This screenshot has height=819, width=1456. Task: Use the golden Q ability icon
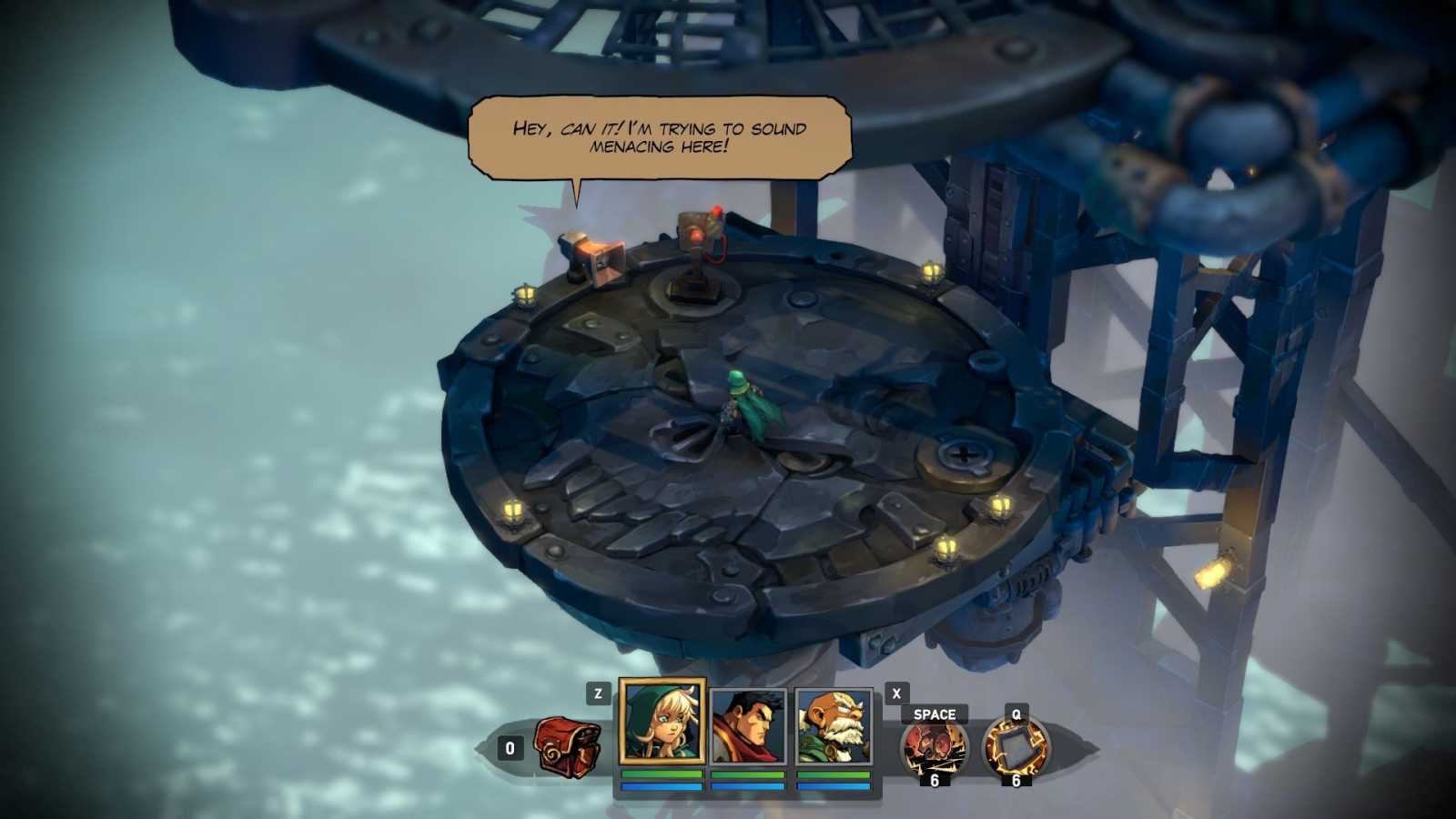(x=1016, y=748)
